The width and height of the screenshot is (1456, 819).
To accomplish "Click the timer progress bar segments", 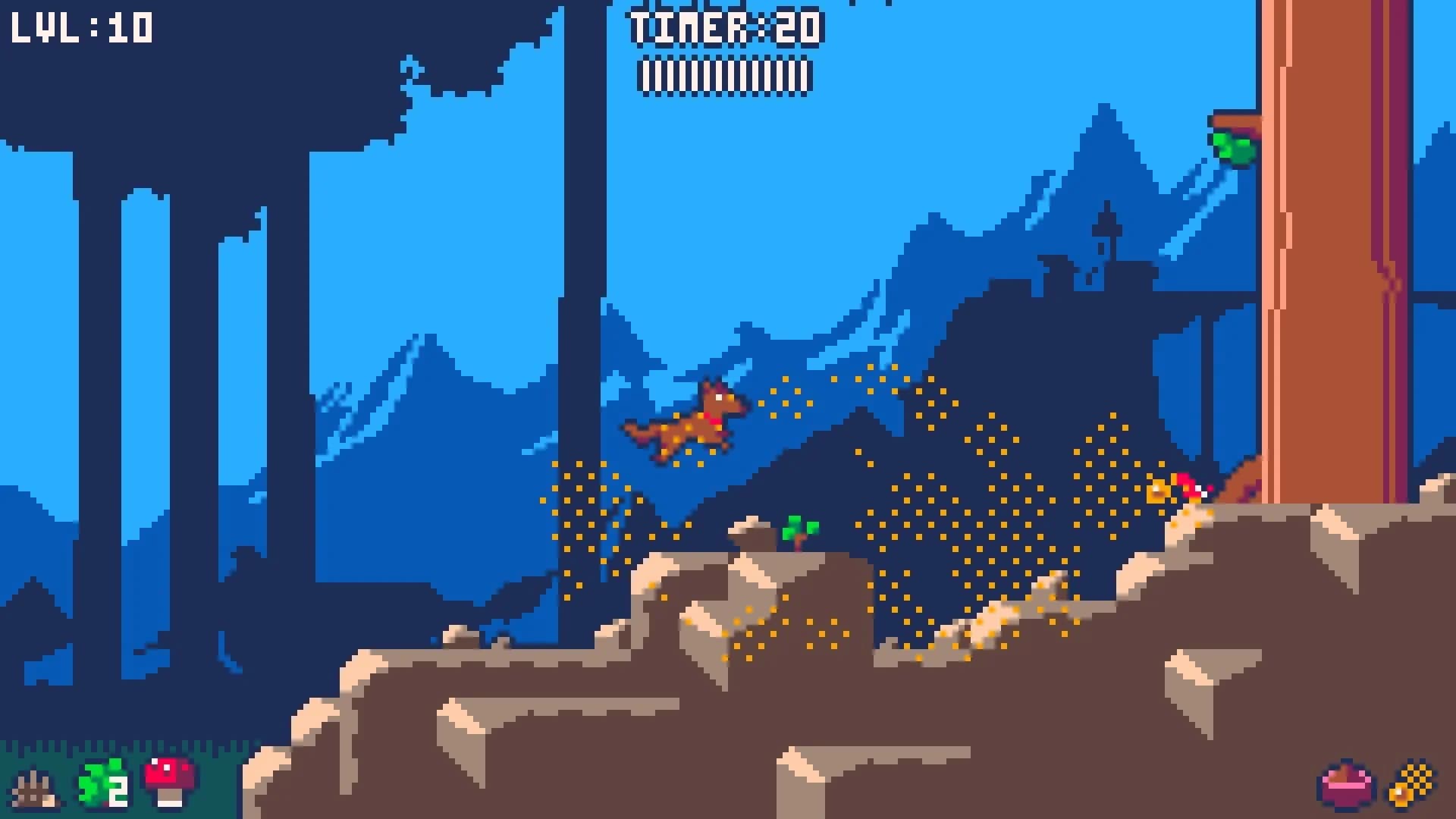I will (x=724, y=76).
